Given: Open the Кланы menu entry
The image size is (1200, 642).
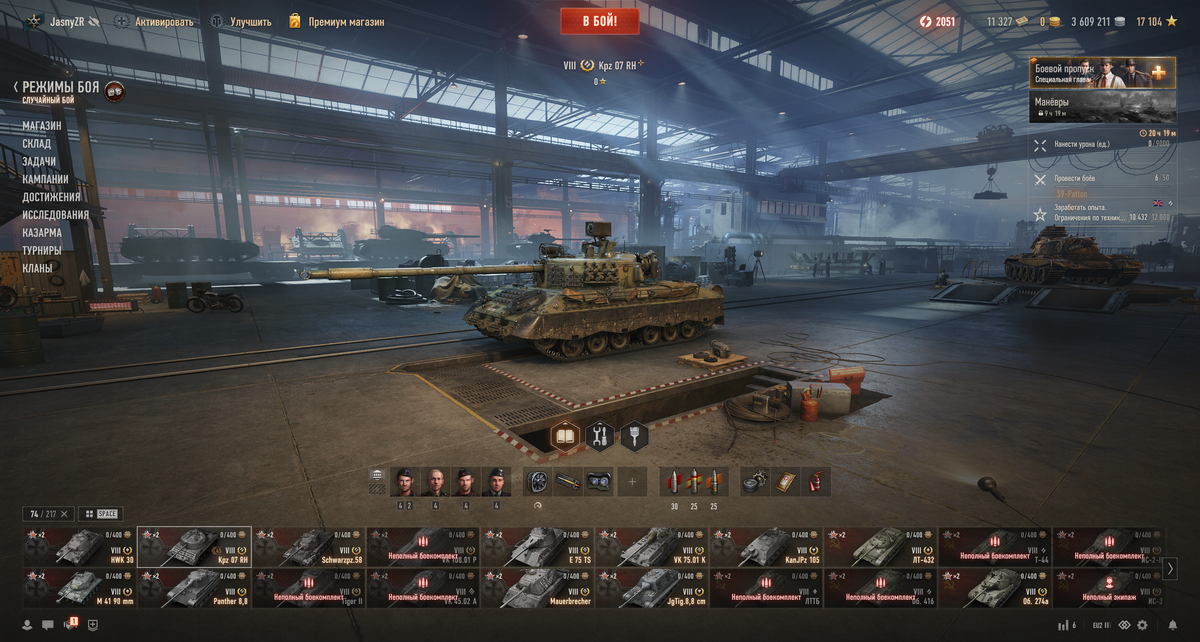Looking at the screenshot, I should (37, 268).
